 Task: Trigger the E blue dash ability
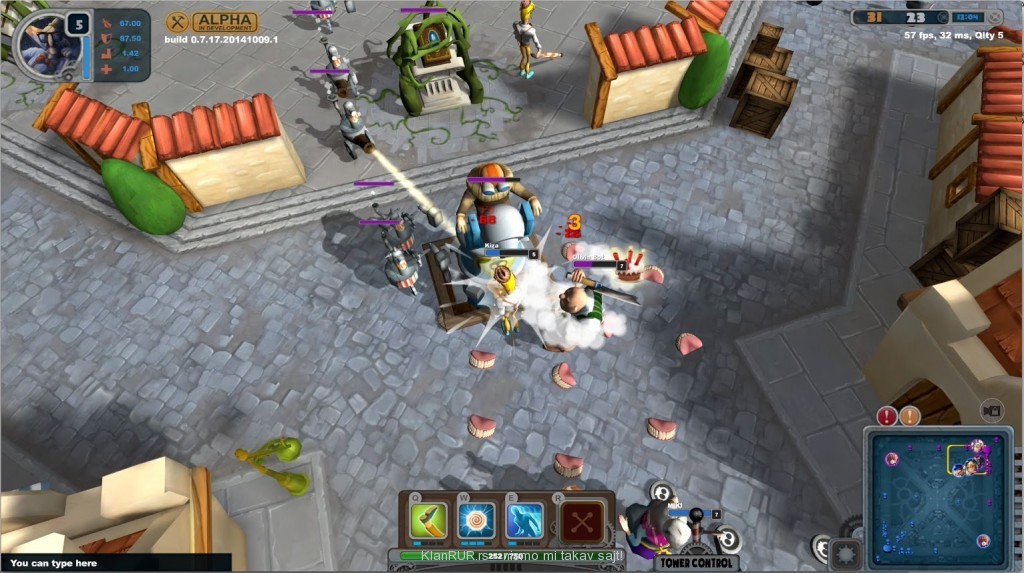coord(525,521)
